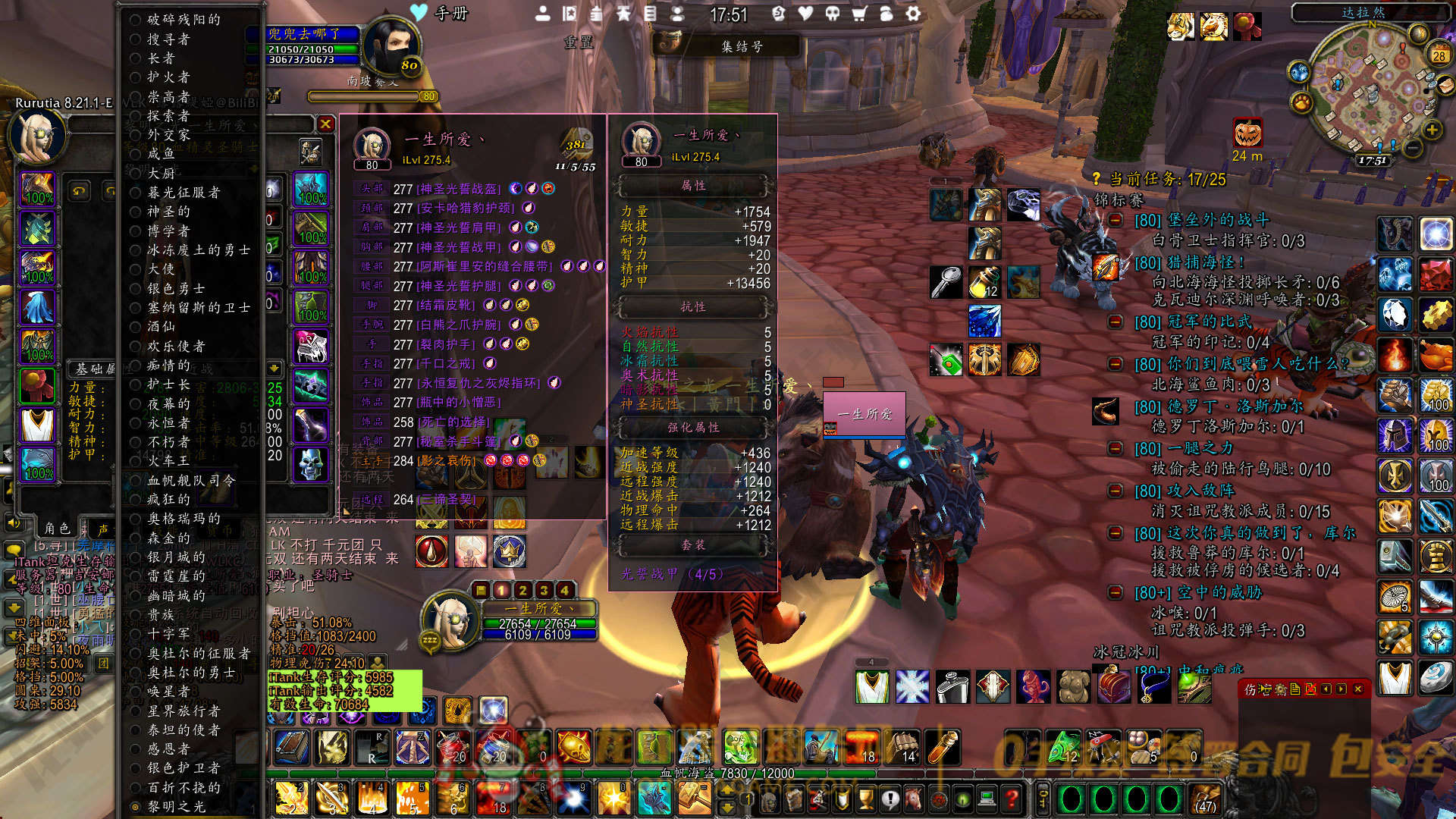Click the 重置 reset button
Image resolution: width=1456 pixels, height=819 pixels.
click(578, 42)
